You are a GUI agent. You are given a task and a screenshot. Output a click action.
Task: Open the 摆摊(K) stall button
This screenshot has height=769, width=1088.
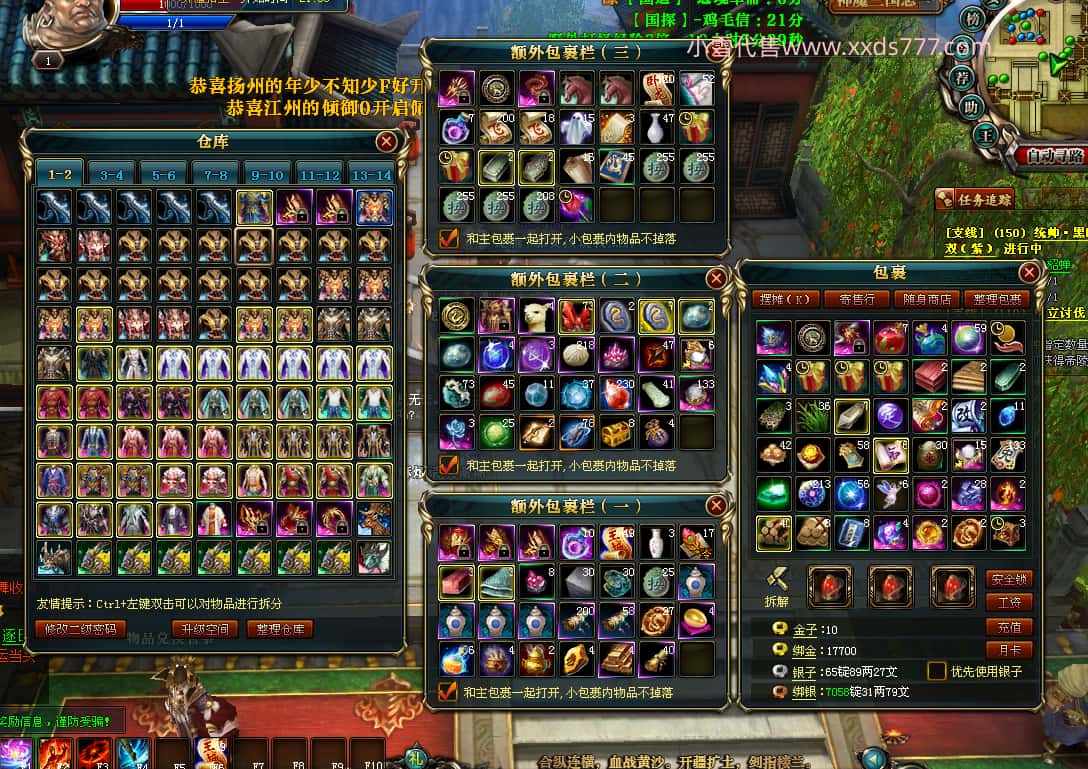click(786, 299)
